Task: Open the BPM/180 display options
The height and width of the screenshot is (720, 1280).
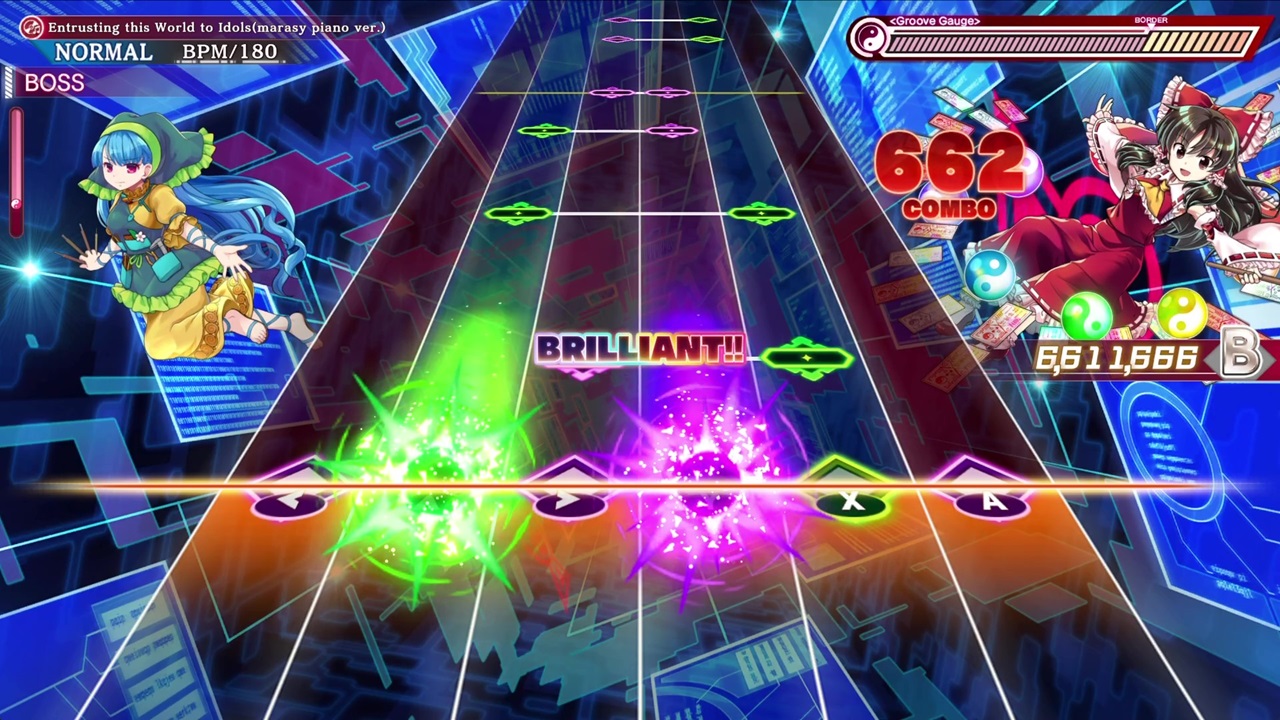Action: pyautogui.click(x=230, y=51)
